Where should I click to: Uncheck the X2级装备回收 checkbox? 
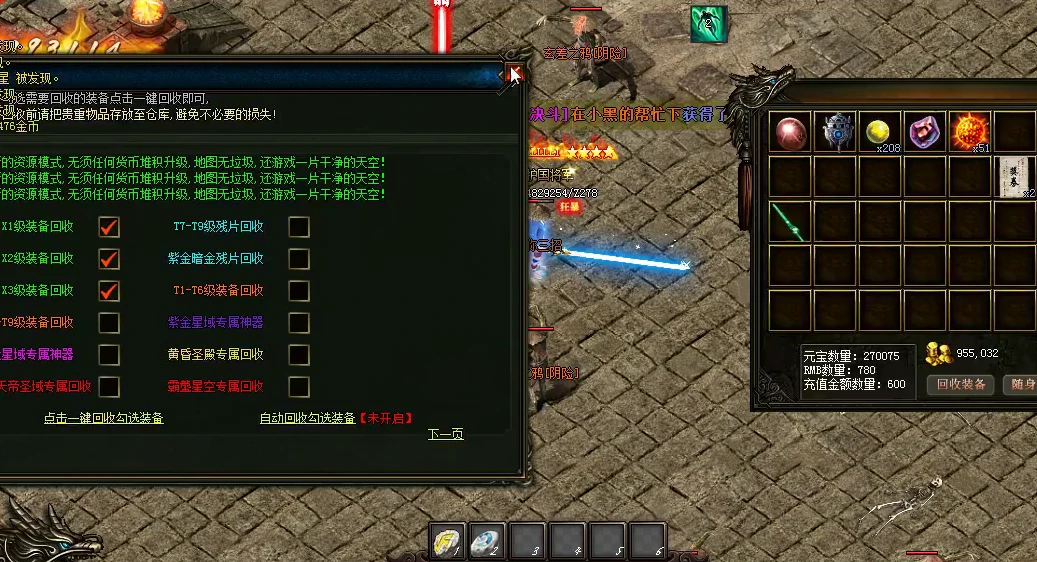109,259
